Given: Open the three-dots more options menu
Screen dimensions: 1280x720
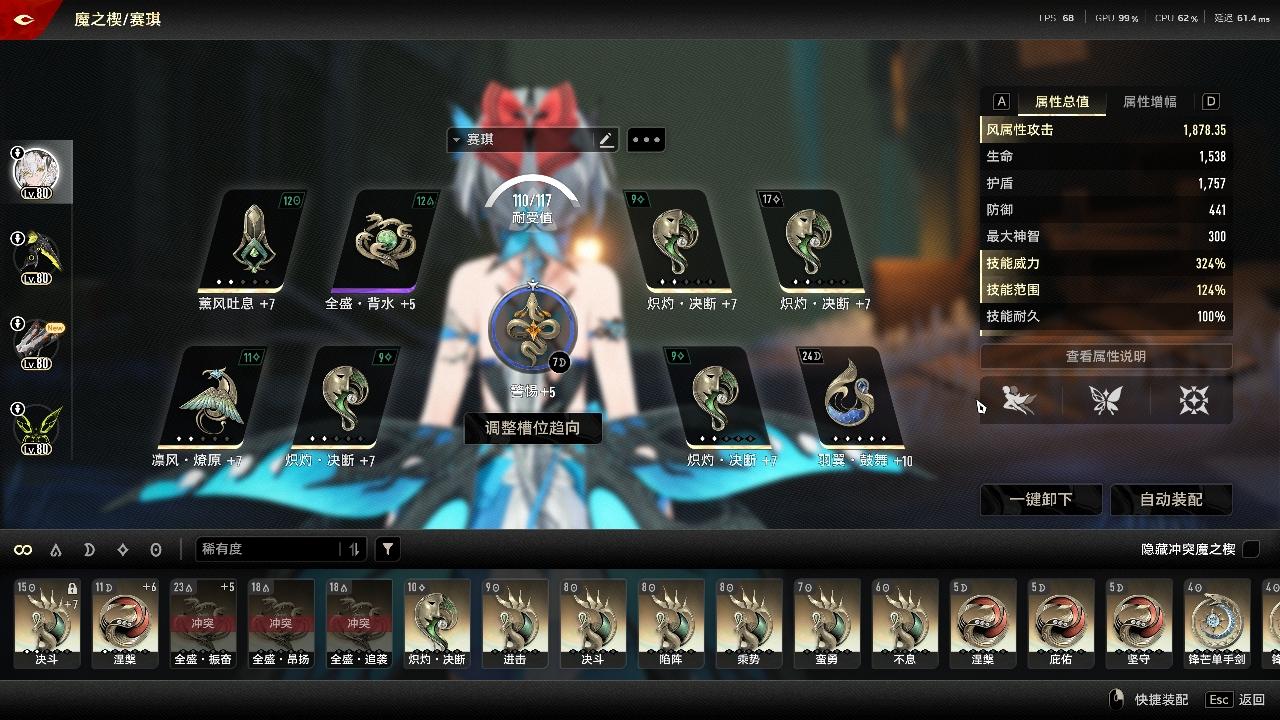Looking at the screenshot, I should point(645,140).
